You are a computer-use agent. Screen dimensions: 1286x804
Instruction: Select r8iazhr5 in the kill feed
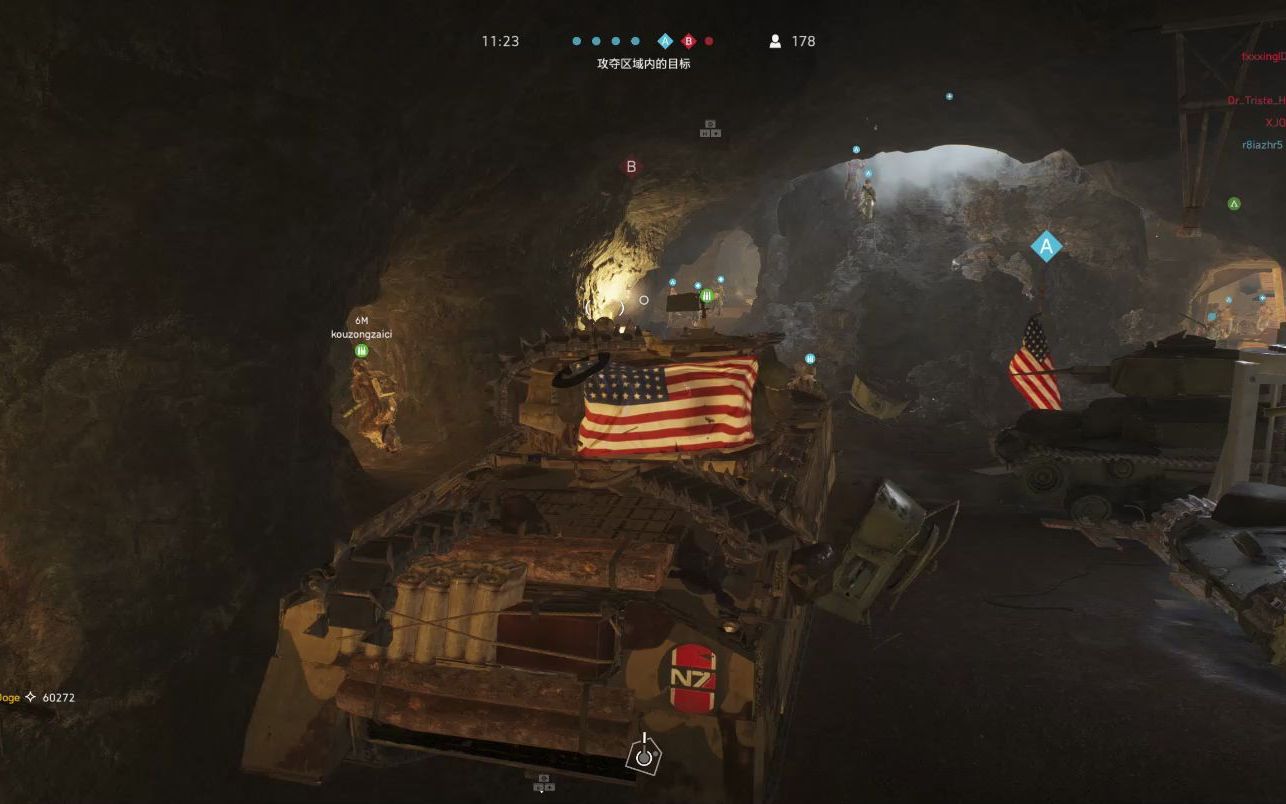pos(1263,145)
